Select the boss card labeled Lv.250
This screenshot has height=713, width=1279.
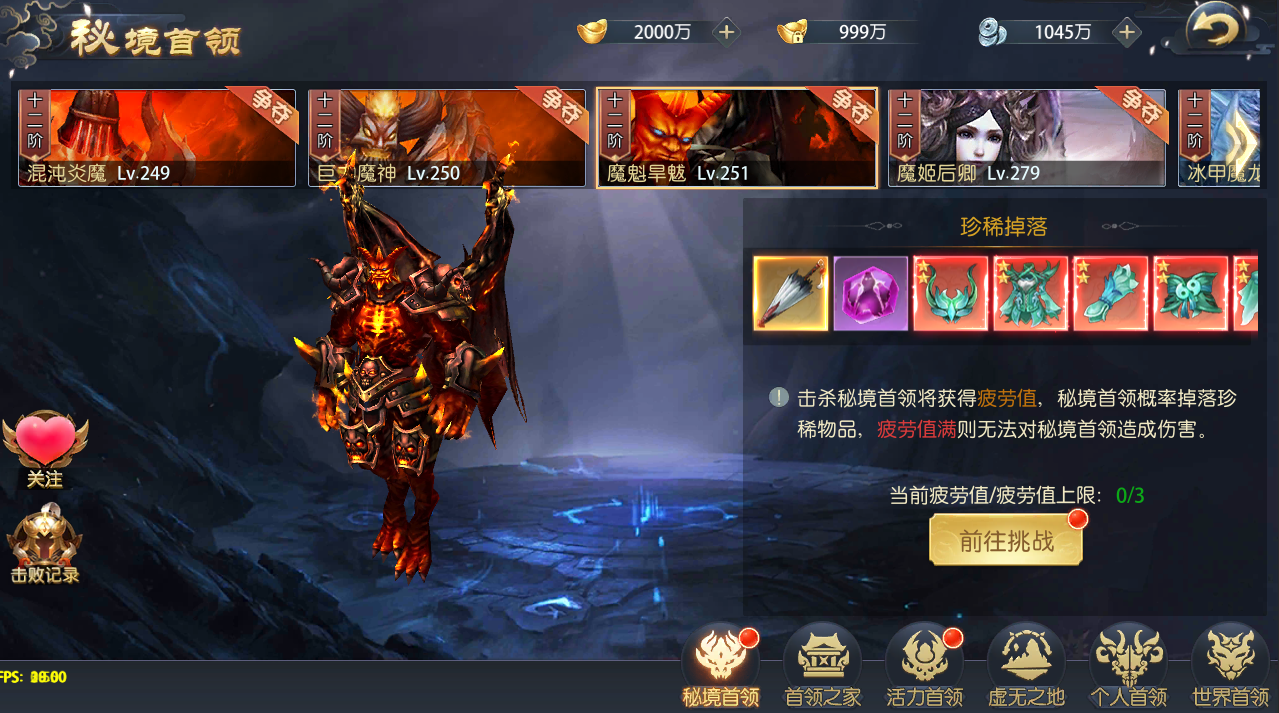446,137
